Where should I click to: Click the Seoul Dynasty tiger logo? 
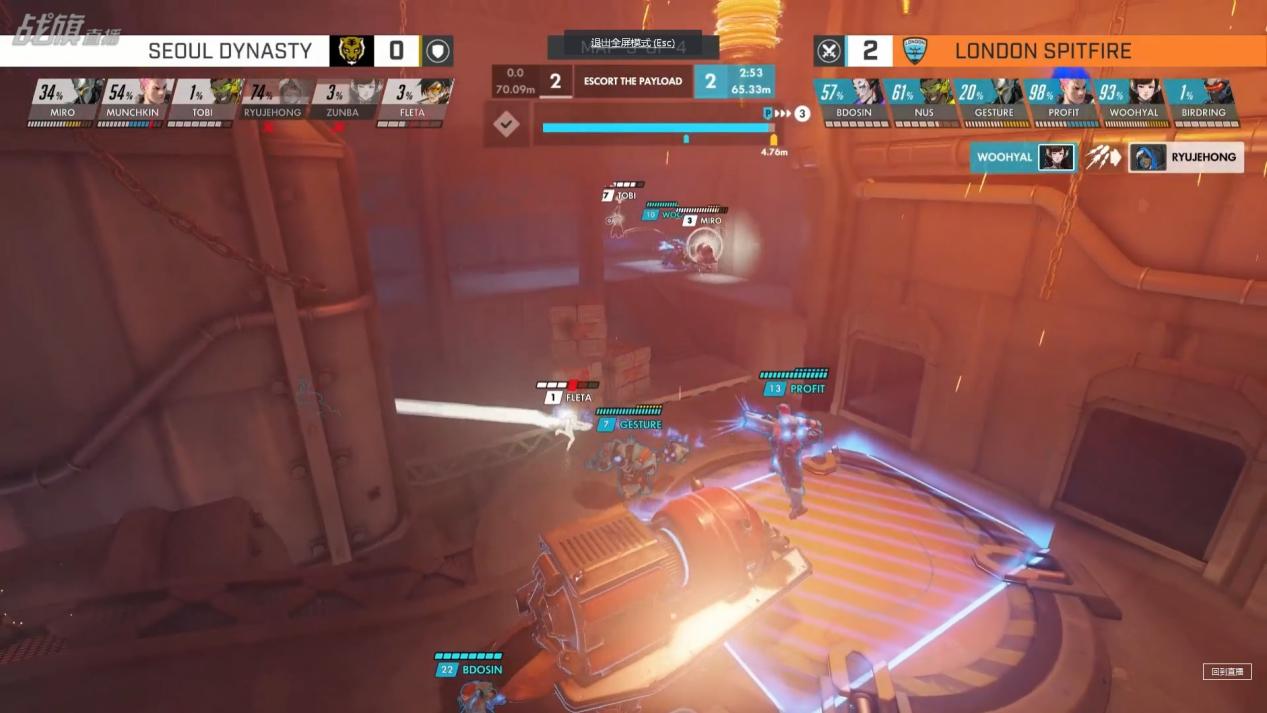click(x=351, y=51)
